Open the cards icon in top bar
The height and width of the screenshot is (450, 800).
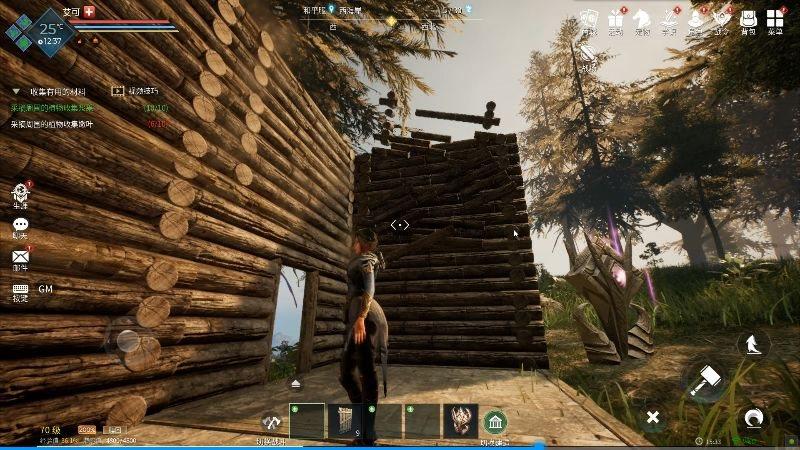click(x=589, y=18)
